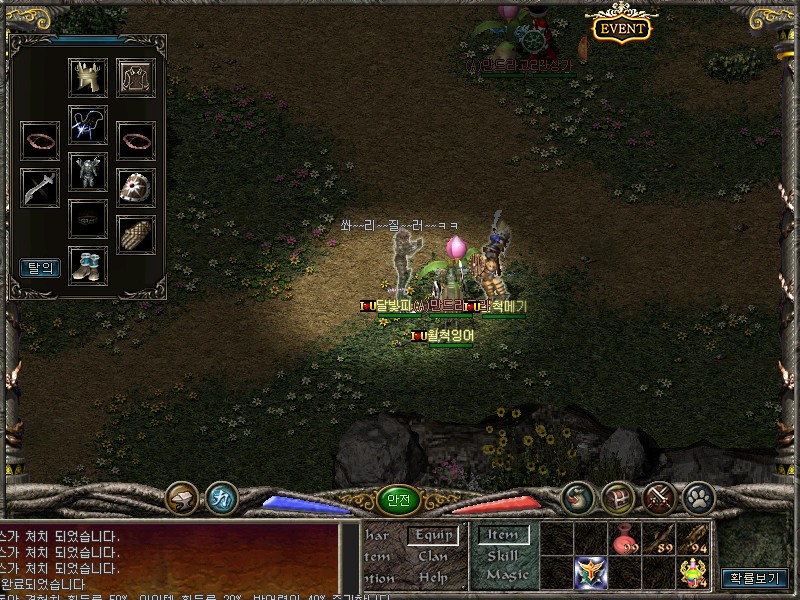Open the paw print pet icon
The image size is (800, 600).
tap(698, 497)
